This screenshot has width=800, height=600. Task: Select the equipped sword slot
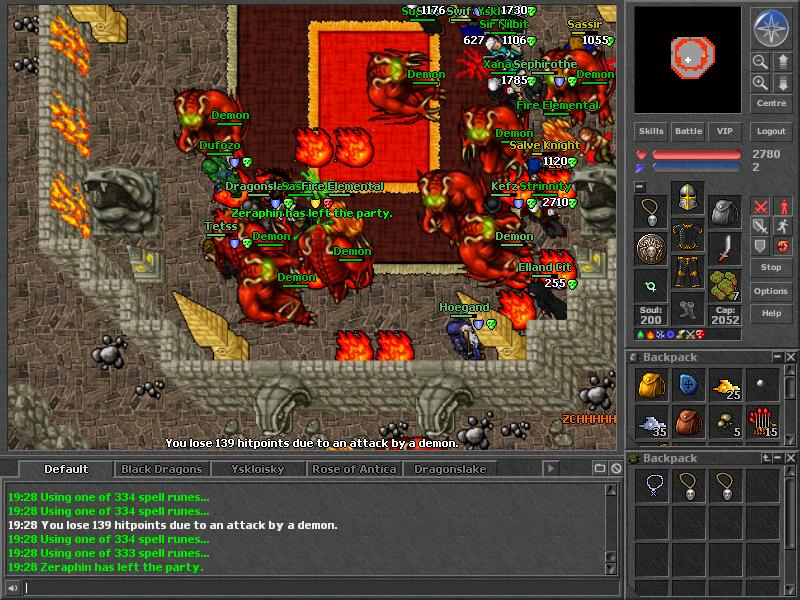725,247
